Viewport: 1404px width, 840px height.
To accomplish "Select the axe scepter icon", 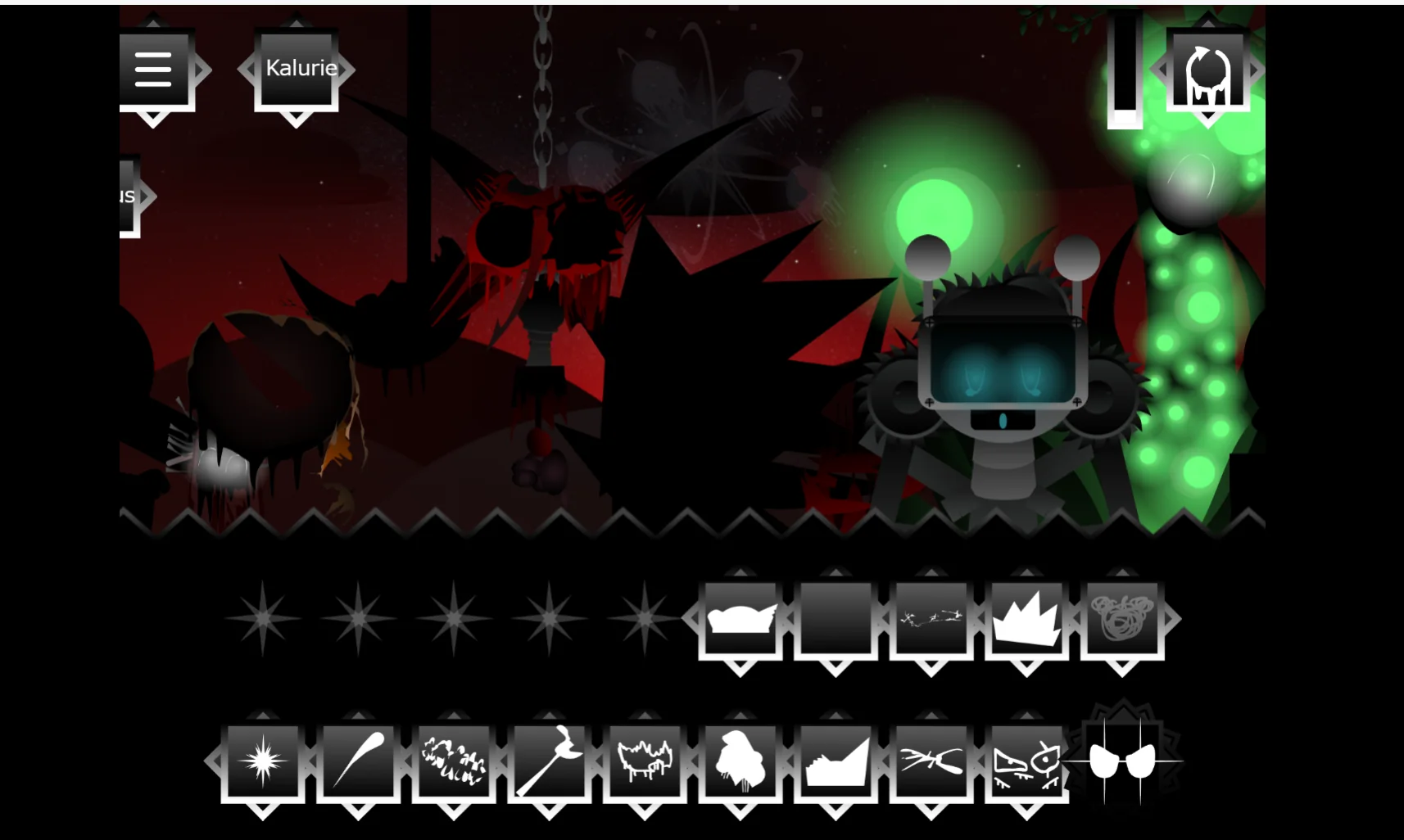I will tap(550, 761).
